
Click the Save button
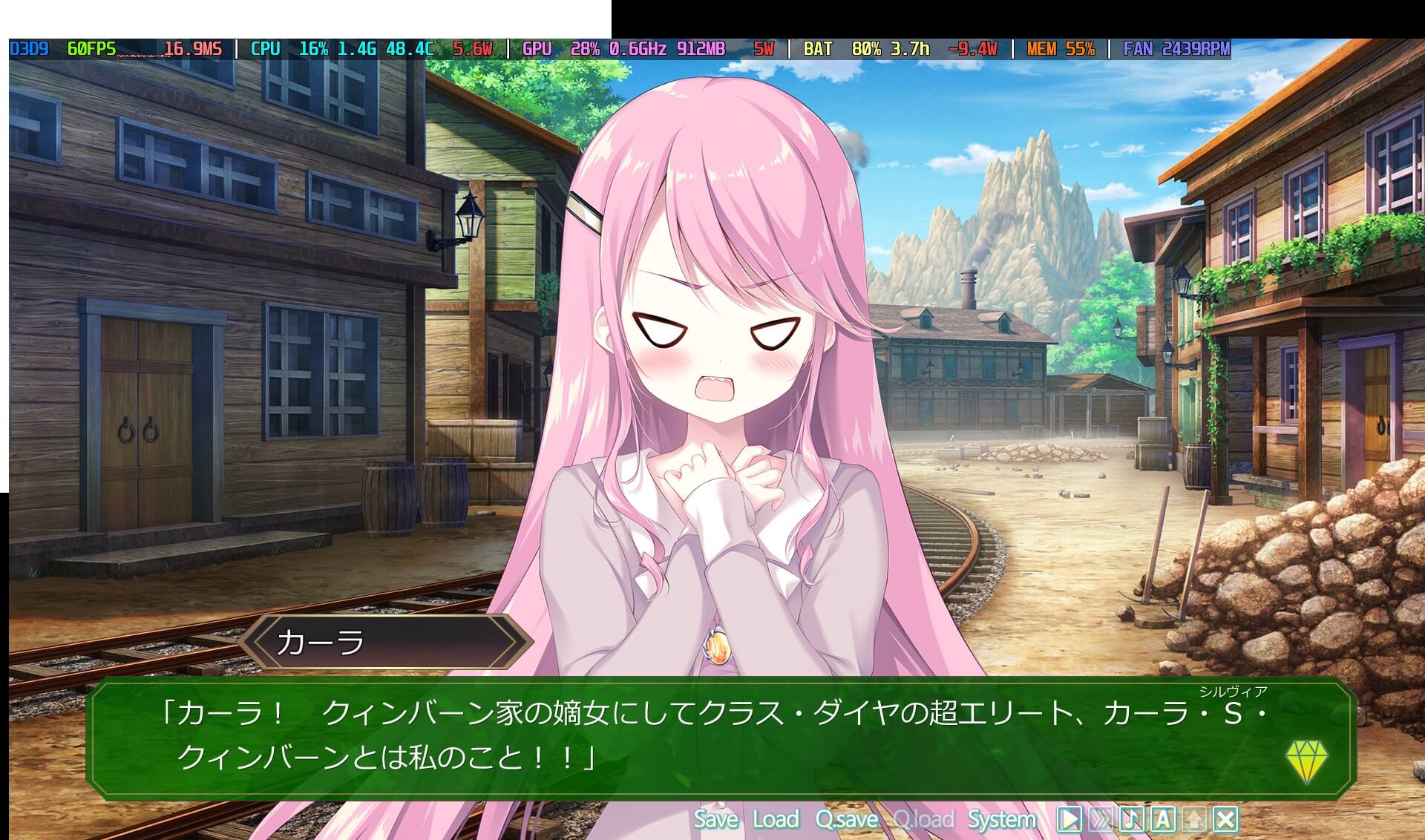(715, 819)
